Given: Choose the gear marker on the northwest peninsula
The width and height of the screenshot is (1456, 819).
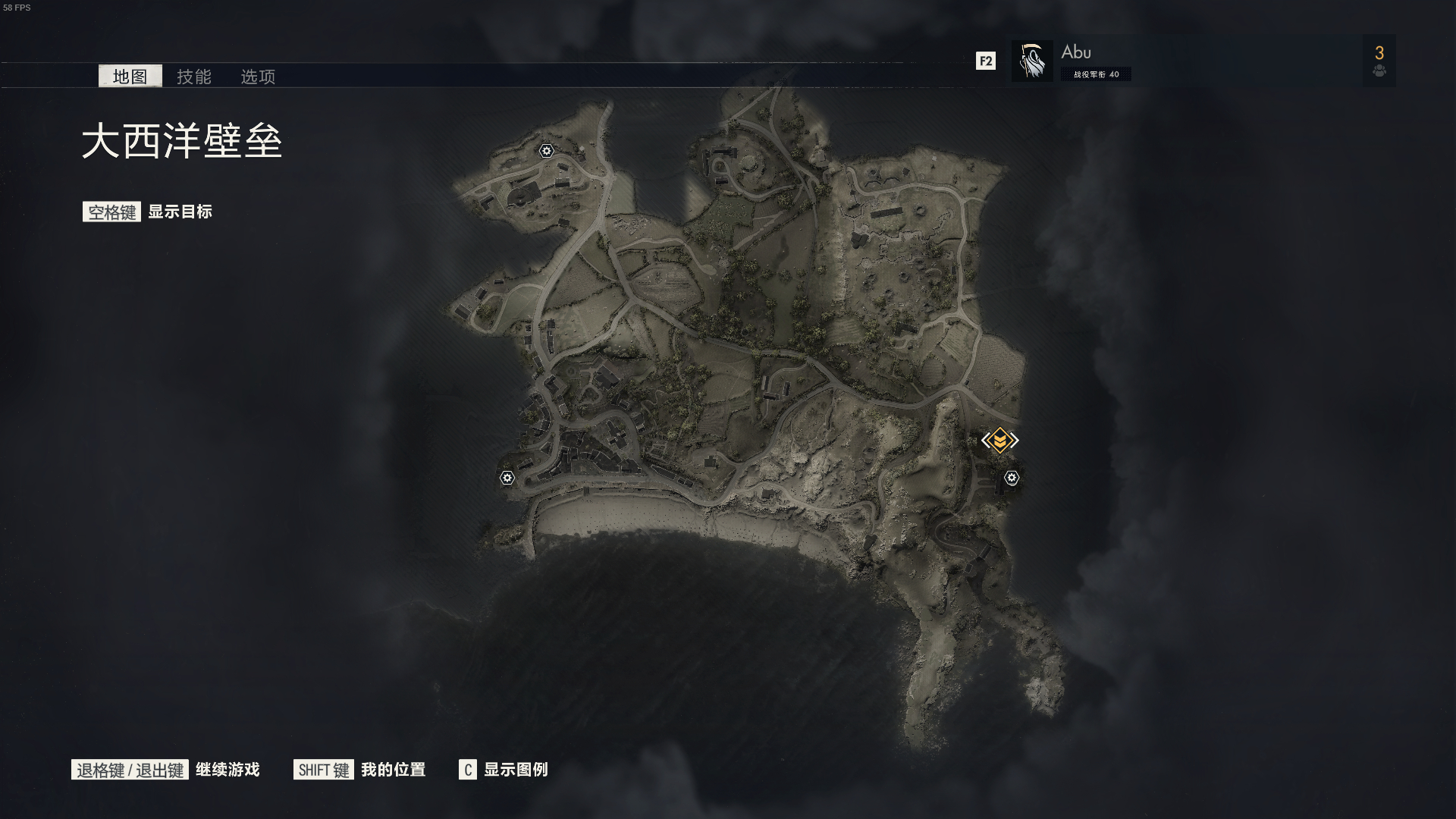Looking at the screenshot, I should pyautogui.click(x=546, y=151).
